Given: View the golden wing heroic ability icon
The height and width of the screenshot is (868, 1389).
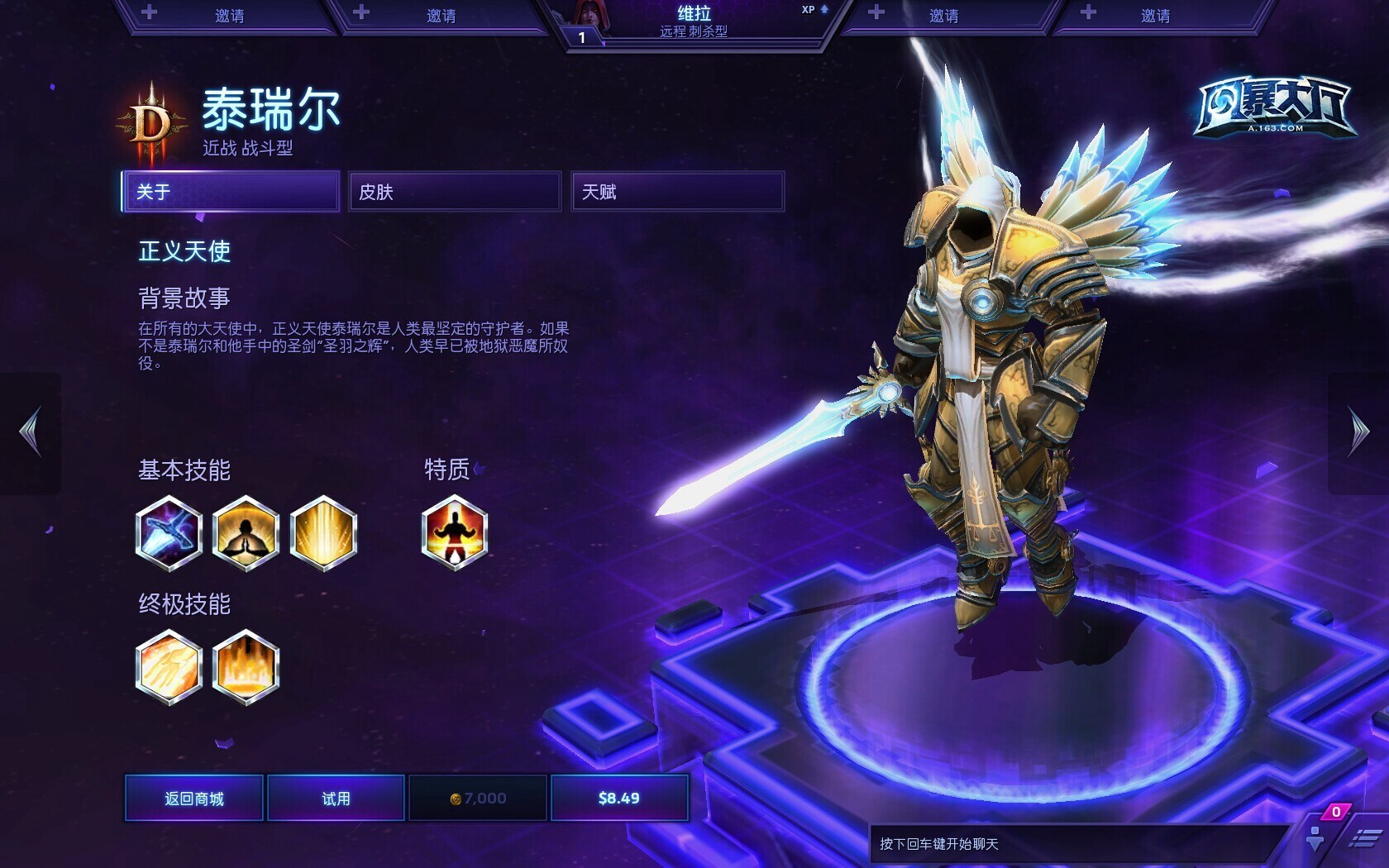Looking at the screenshot, I should tap(169, 667).
